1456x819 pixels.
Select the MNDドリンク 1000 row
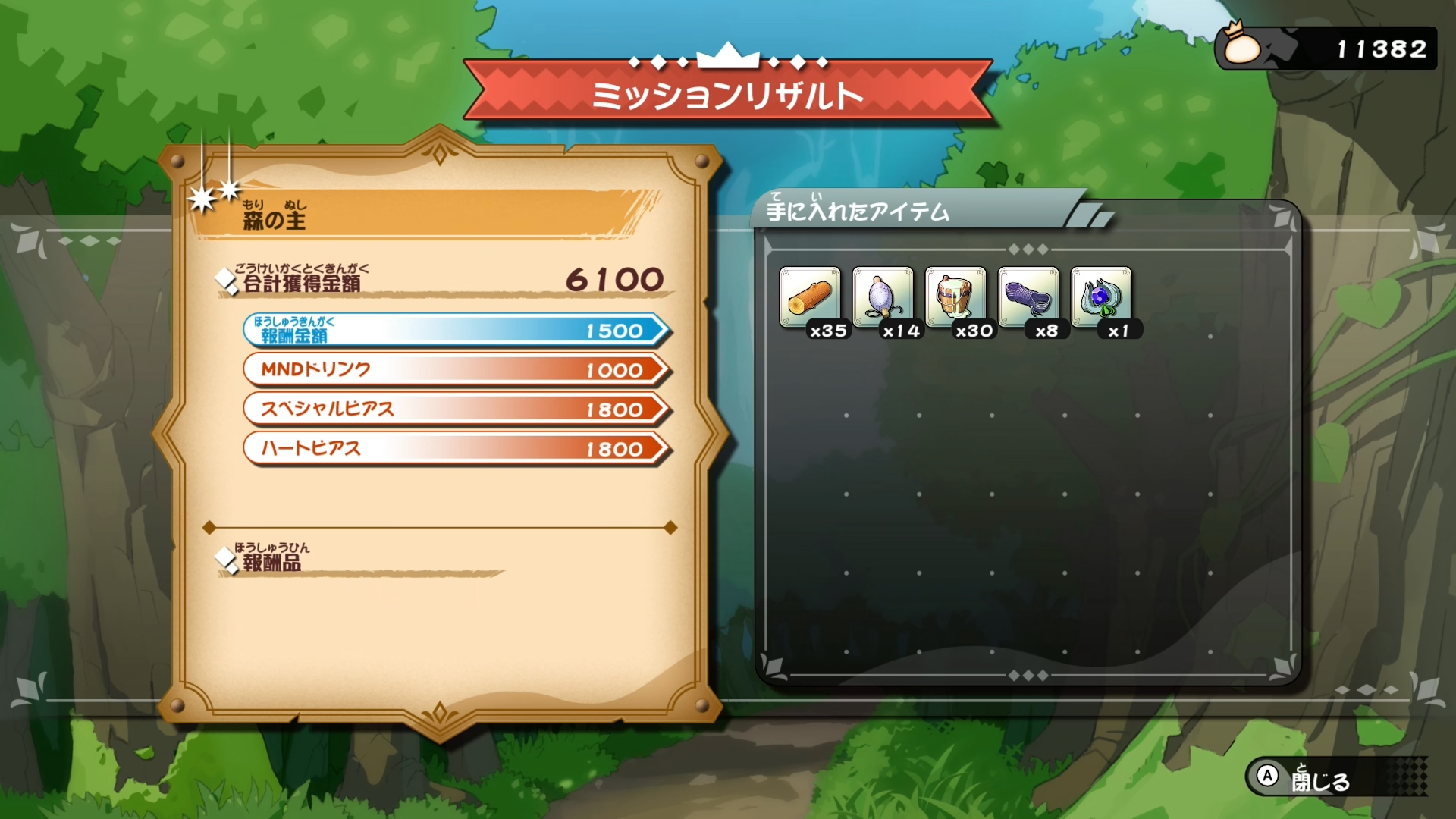455,370
